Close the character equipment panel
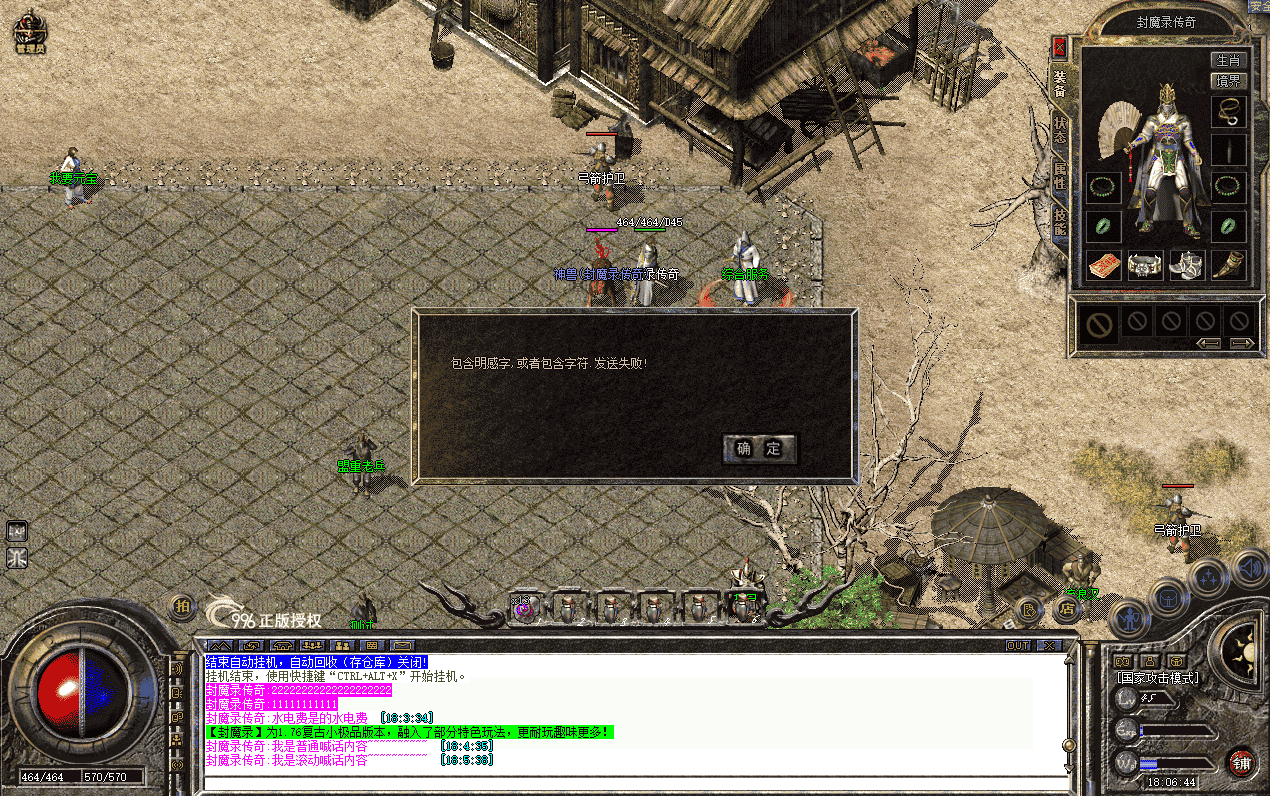The width and height of the screenshot is (1270, 796). coord(1059,47)
